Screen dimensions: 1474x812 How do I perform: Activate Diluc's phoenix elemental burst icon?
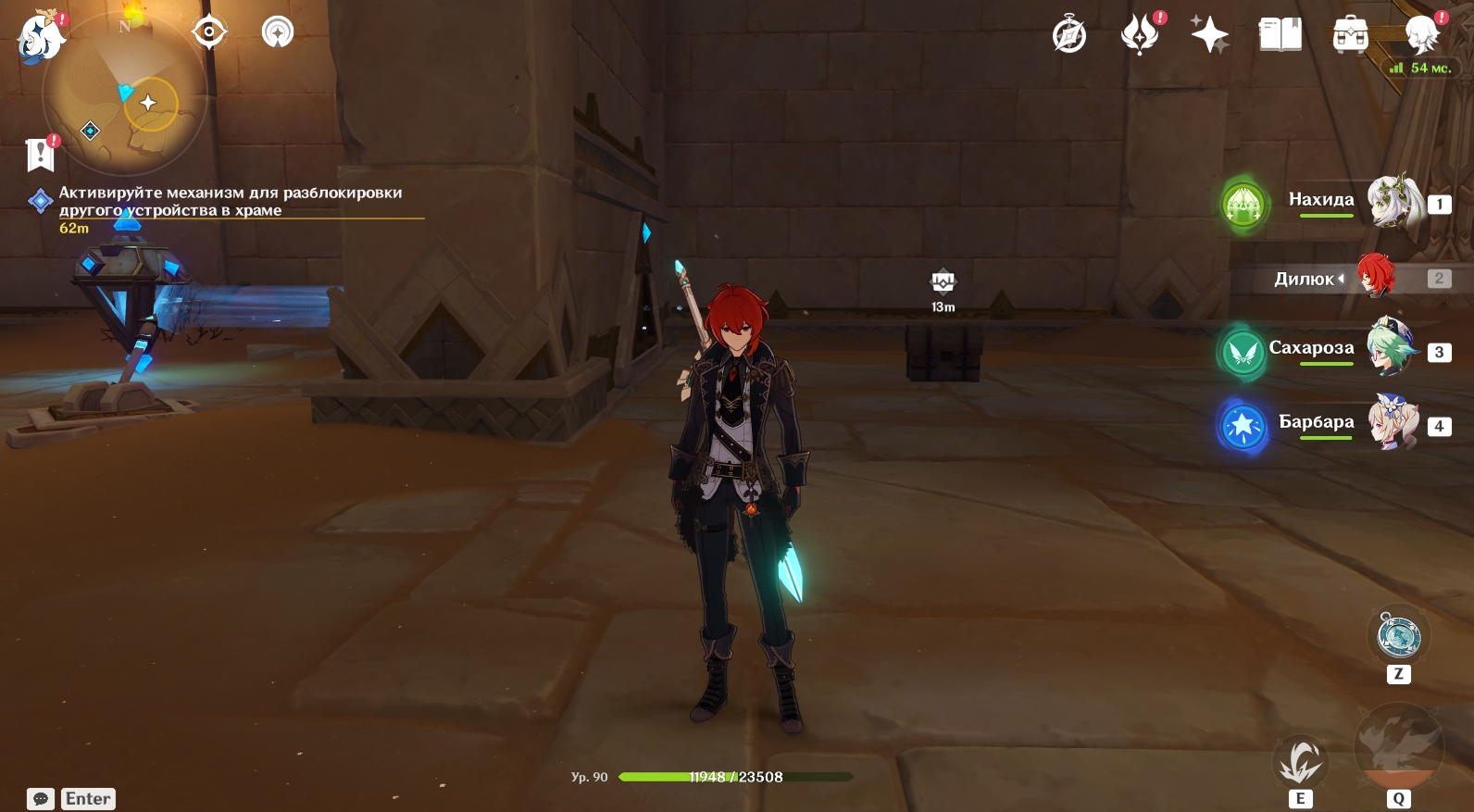coord(1398,745)
